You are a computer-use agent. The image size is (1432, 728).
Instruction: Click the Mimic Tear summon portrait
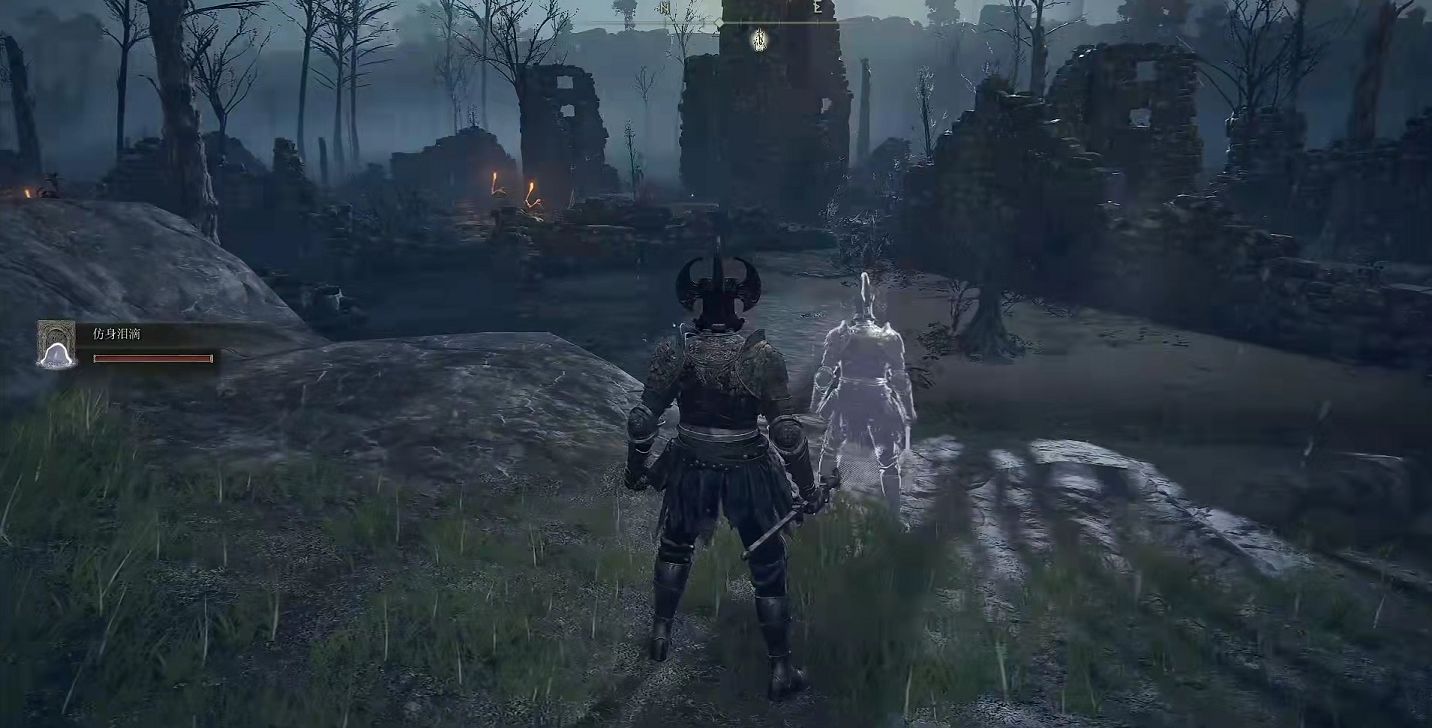56,344
